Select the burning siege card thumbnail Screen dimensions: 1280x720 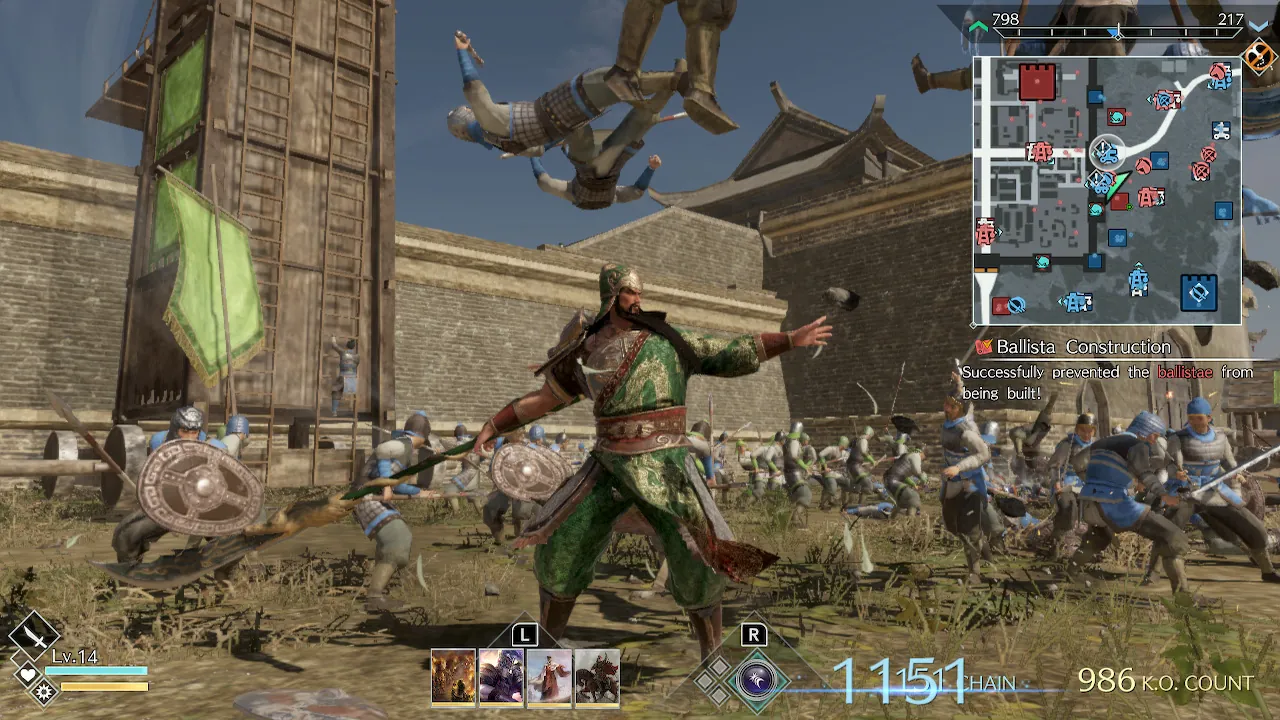point(455,677)
